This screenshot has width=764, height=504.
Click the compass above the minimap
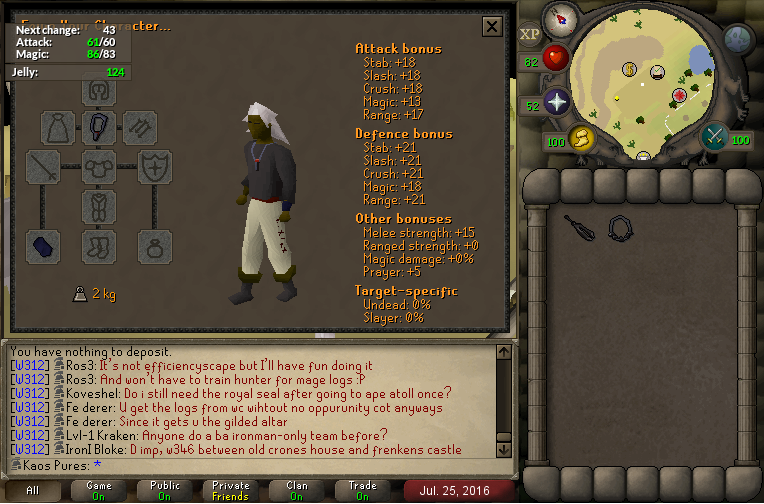tap(559, 20)
